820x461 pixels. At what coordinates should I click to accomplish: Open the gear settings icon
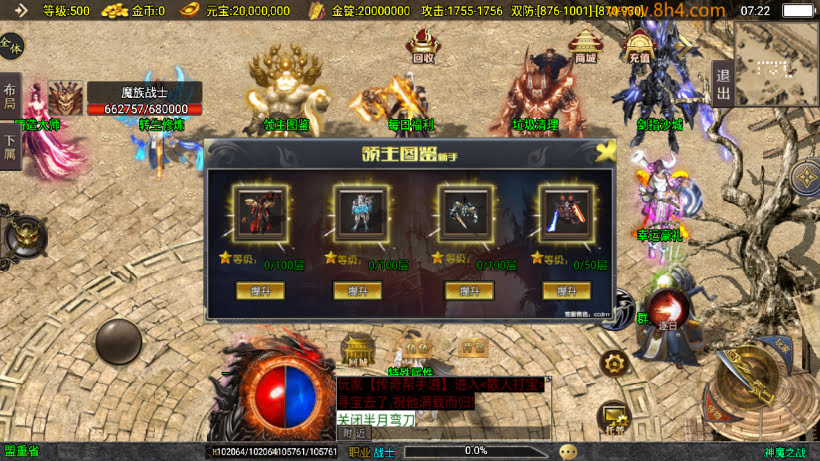click(614, 362)
